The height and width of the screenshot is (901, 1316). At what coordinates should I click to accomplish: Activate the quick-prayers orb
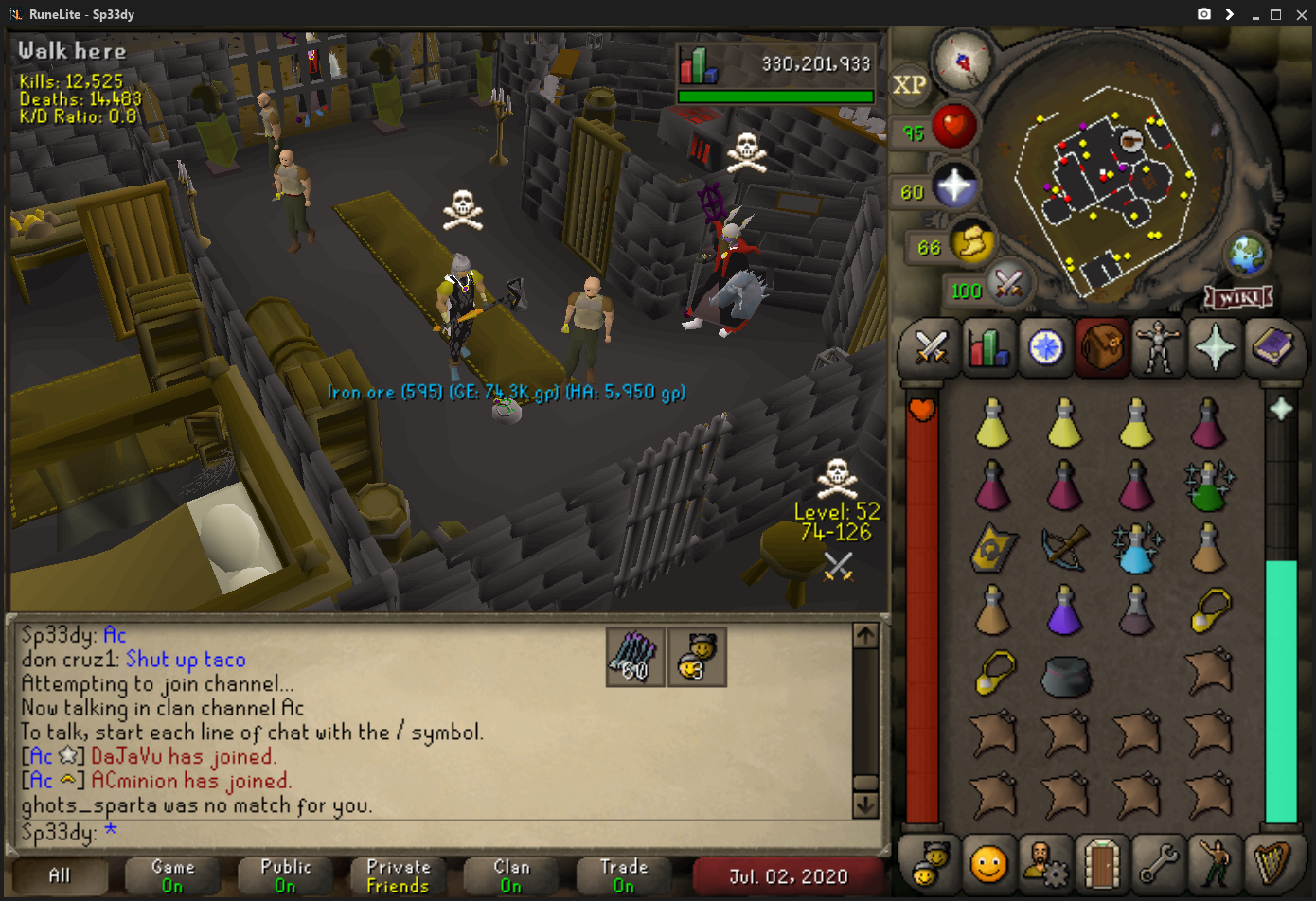(954, 185)
